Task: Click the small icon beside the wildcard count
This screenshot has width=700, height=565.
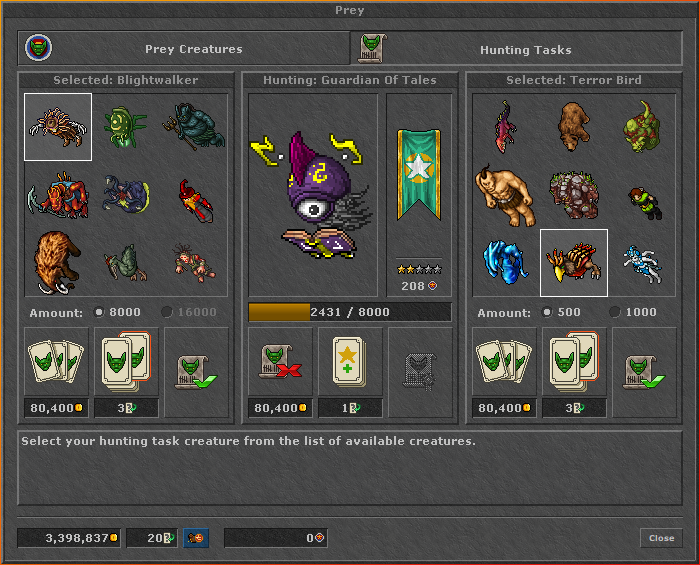Action: click(196, 538)
